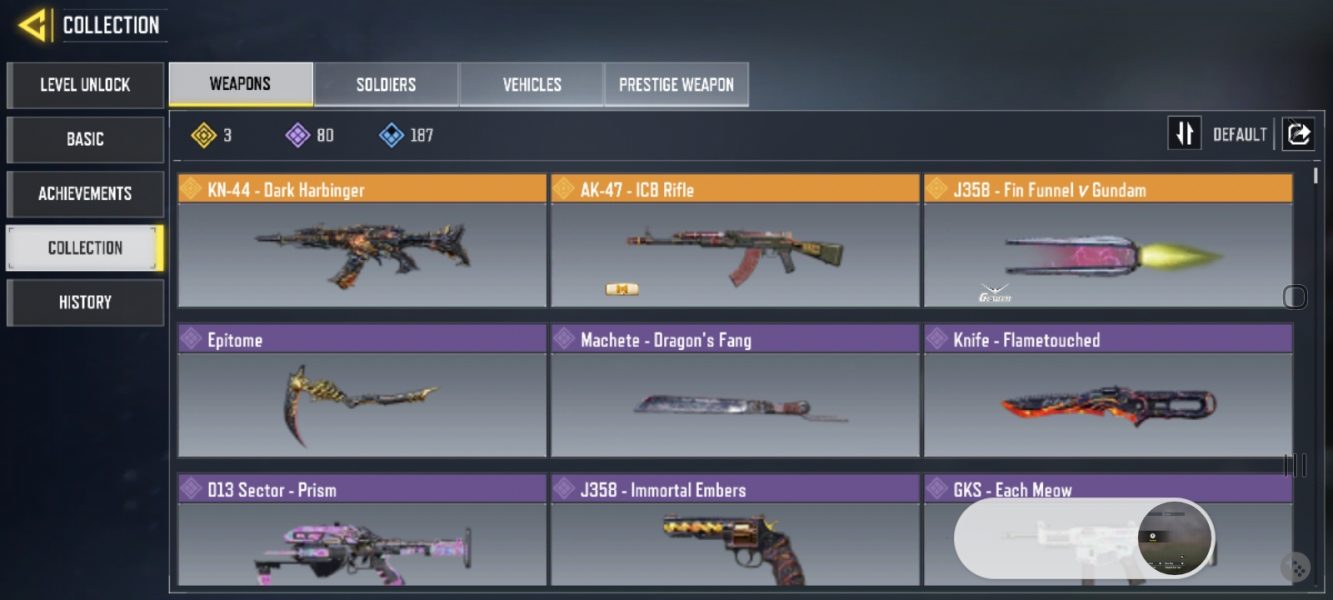This screenshot has height=600, width=1333.
Task: Select the KN-44 Dark Harbinger tile
Action: coord(362,241)
